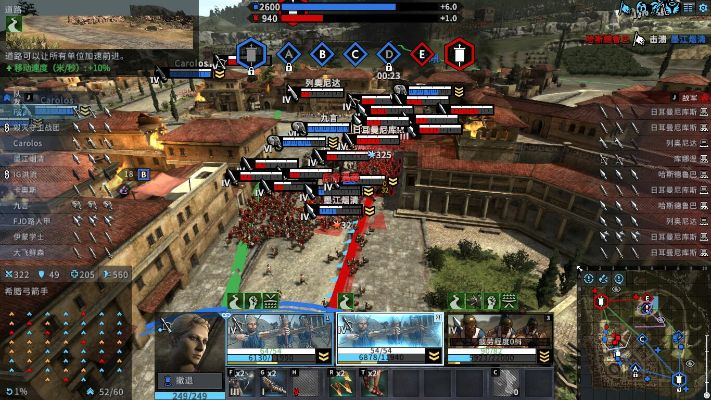Select player 伊犁学士 in the team list
The height and width of the screenshot is (400, 711).
[x=30, y=236]
